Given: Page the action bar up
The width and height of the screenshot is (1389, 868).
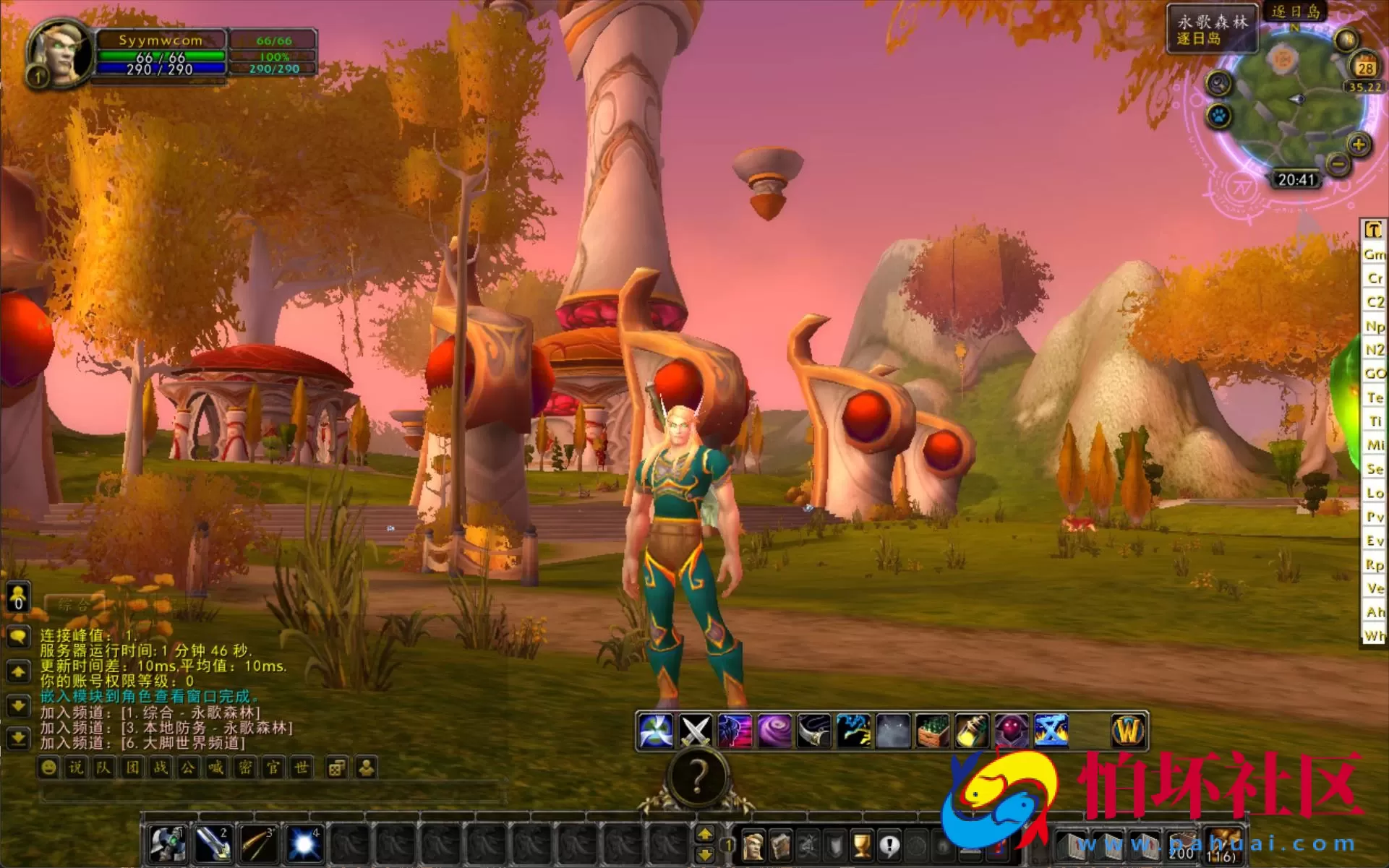Looking at the screenshot, I should [705, 835].
